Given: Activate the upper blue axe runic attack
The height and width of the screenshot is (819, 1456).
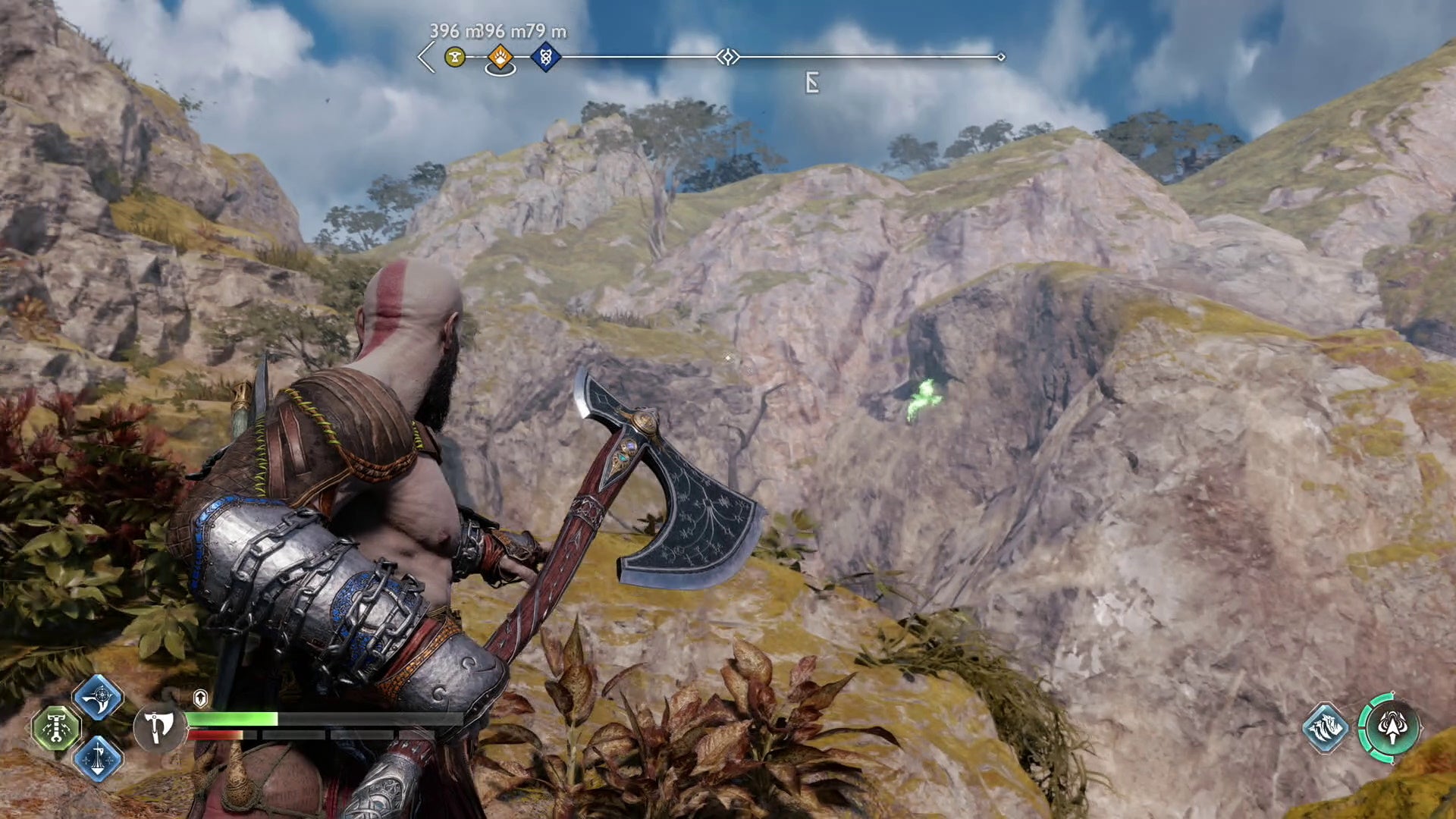Looking at the screenshot, I should tap(99, 698).
